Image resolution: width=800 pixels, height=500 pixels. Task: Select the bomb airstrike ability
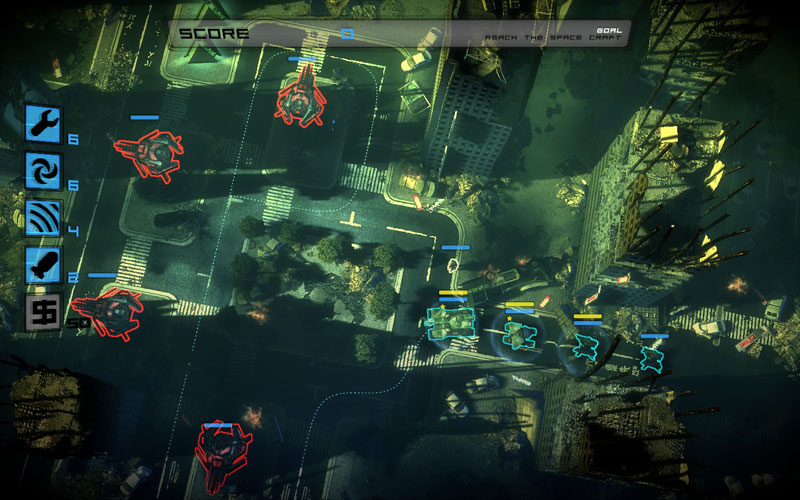43,265
